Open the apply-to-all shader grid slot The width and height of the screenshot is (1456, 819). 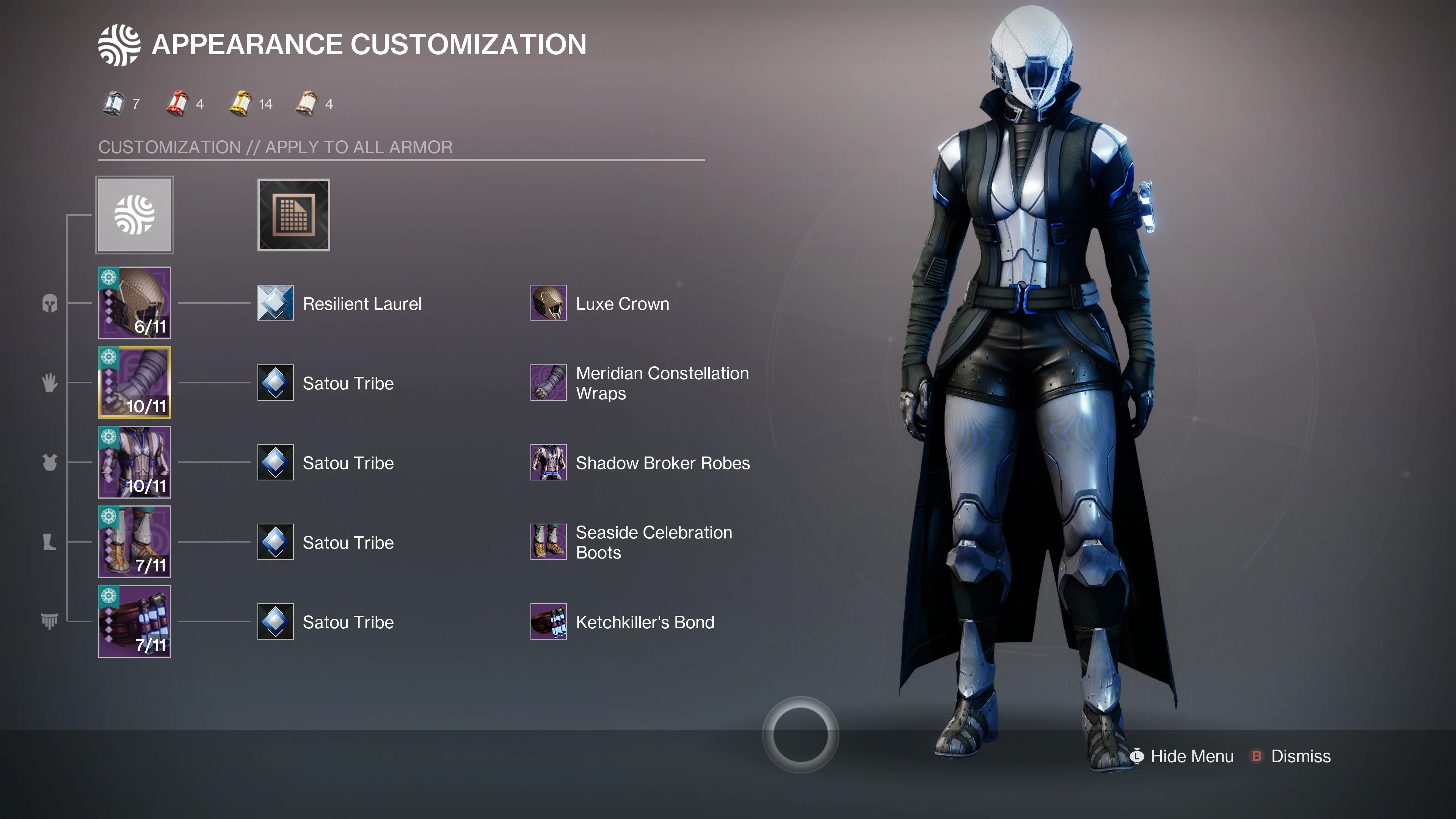tap(293, 215)
